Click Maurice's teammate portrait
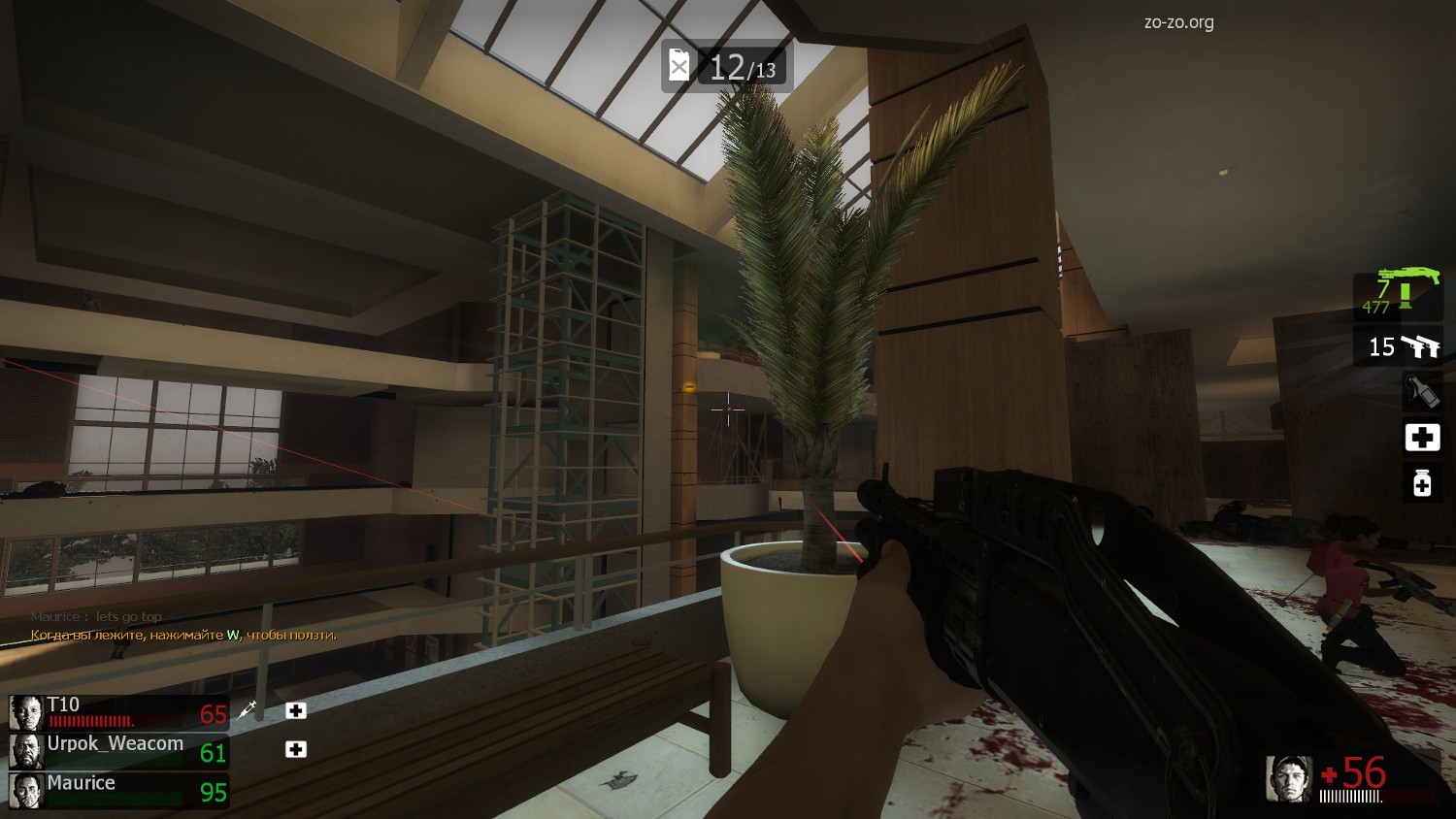This screenshot has width=1456, height=819. tap(26, 791)
